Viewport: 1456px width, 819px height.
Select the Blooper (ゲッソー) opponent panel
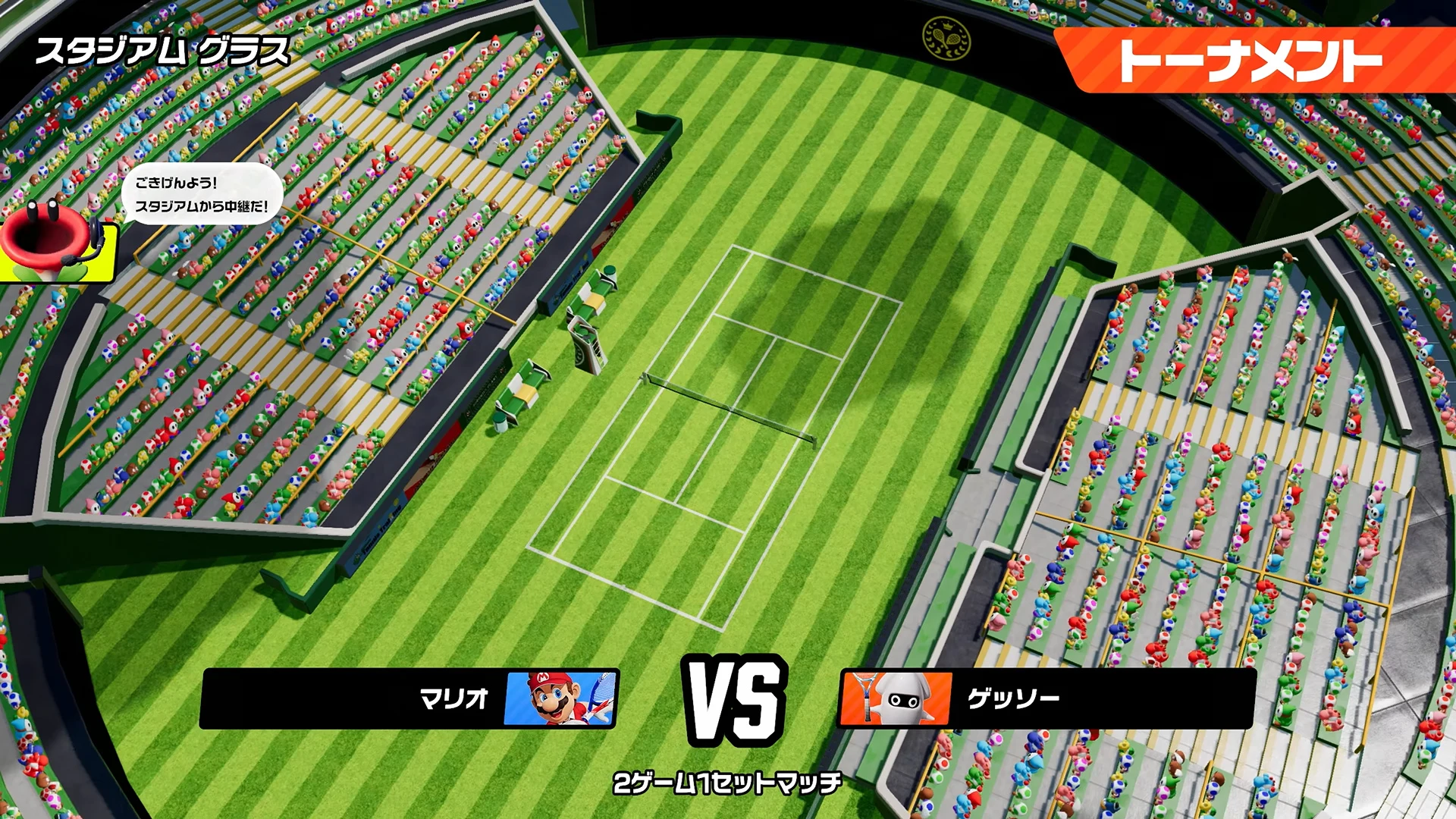pos(1046,698)
